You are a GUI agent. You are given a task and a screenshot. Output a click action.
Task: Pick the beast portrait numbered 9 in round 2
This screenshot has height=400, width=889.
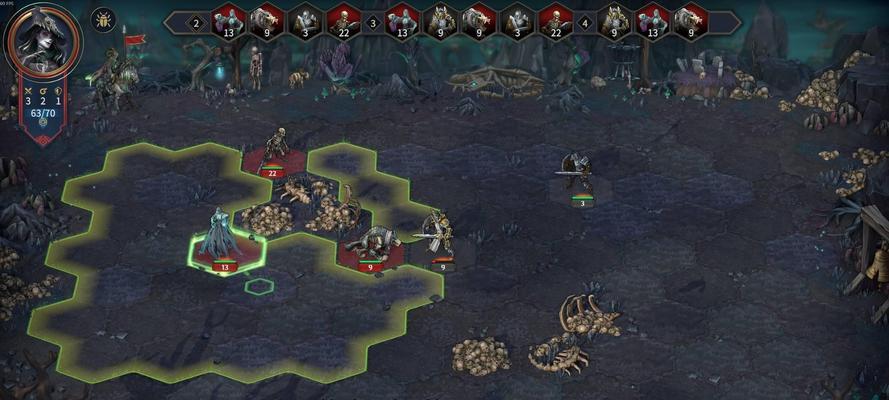point(267,20)
